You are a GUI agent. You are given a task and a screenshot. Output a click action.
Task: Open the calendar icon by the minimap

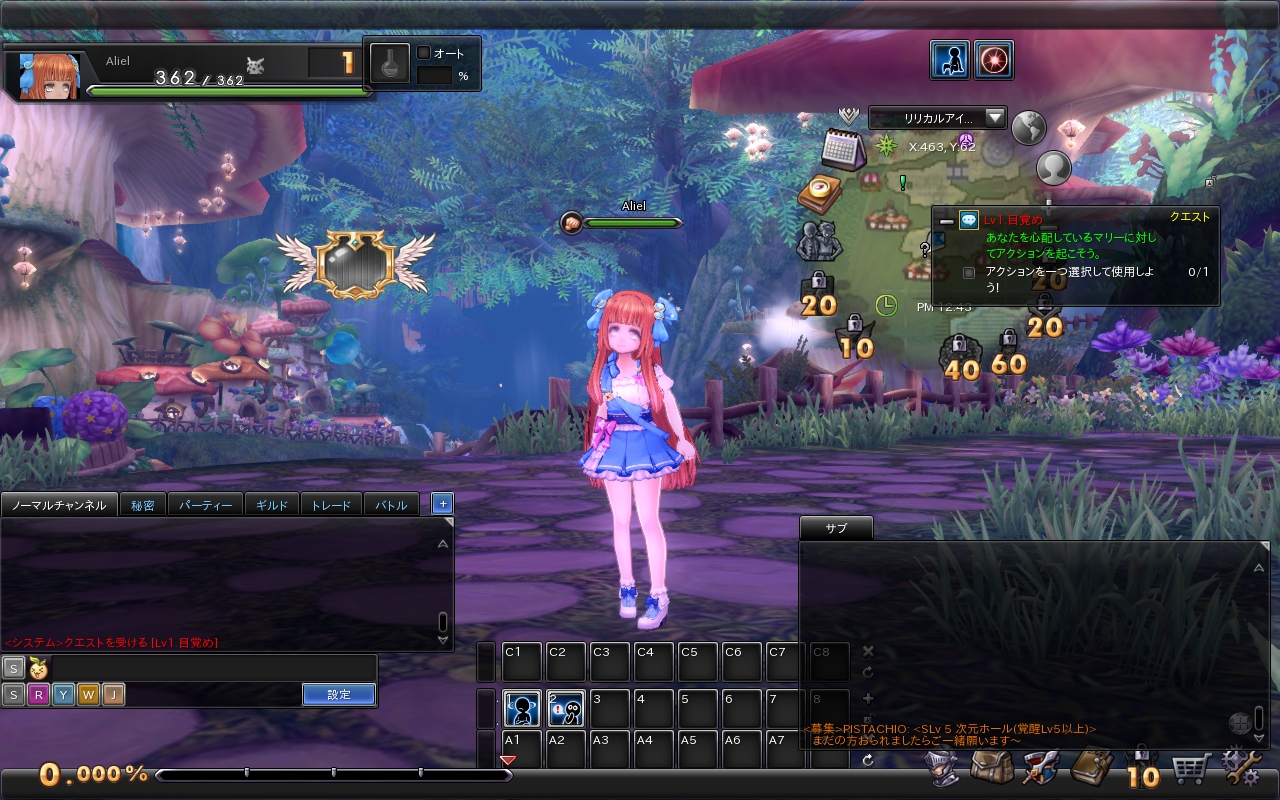click(x=843, y=150)
